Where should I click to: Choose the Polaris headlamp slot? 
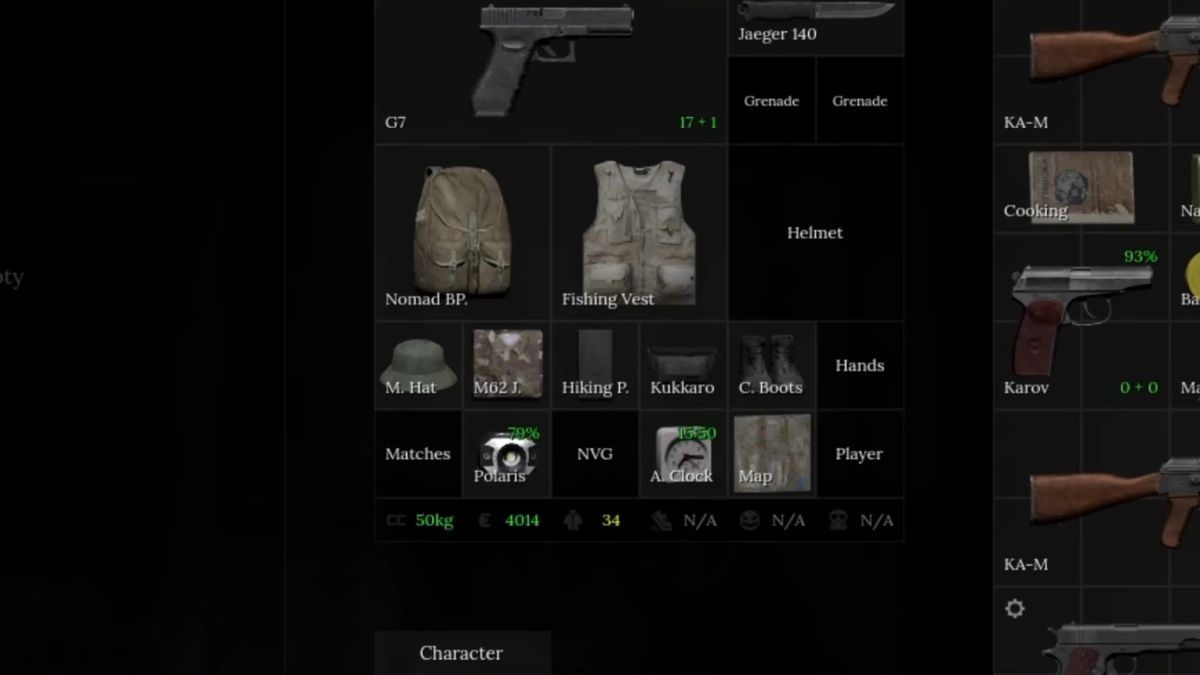(x=507, y=454)
